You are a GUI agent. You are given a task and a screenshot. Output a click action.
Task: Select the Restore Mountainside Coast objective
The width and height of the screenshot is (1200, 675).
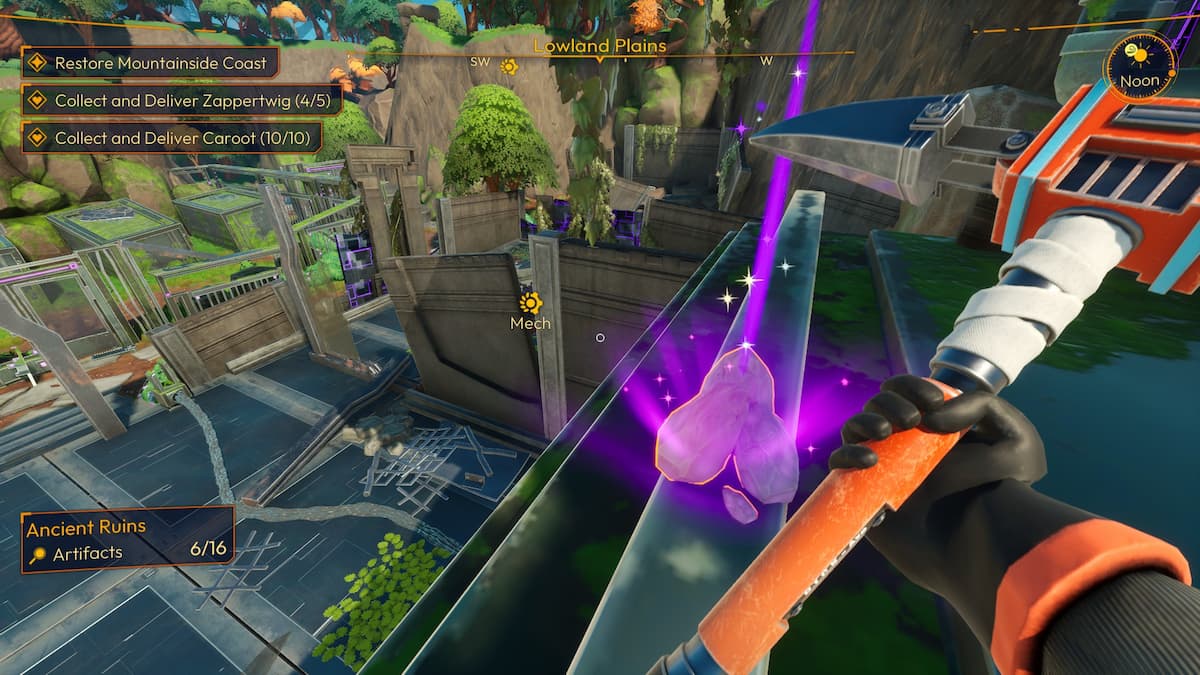pyautogui.click(x=150, y=63)
